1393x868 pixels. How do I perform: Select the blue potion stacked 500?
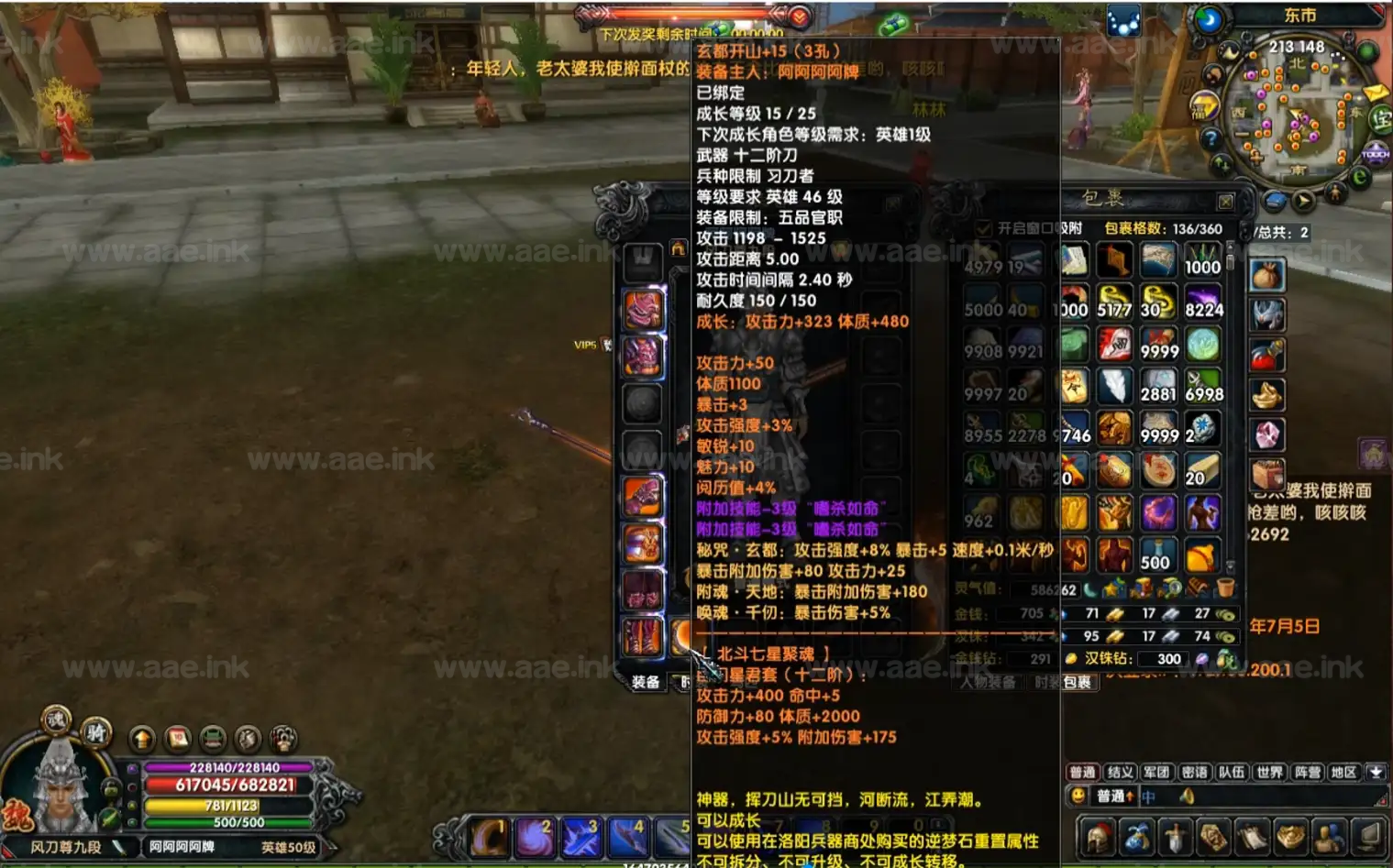pos(1157,554)
